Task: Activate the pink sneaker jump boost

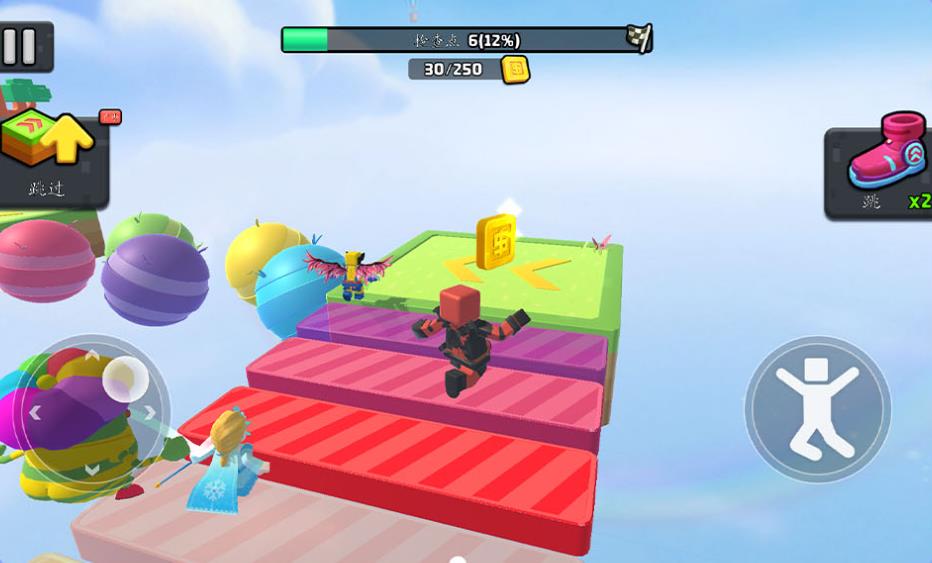Action: pyautogui.click(x=880, y=172)
